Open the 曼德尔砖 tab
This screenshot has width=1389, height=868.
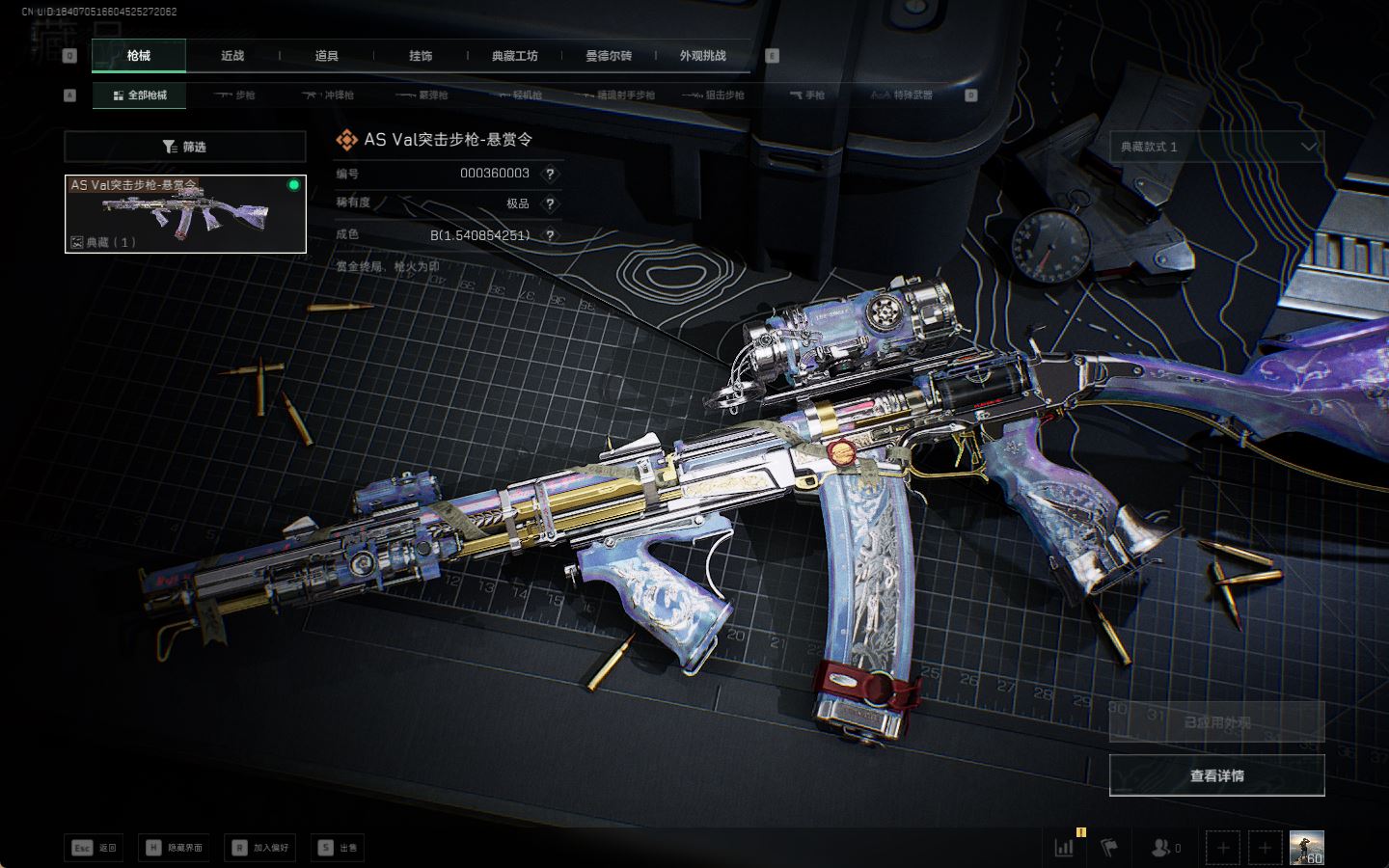click(x=609, y=56)
